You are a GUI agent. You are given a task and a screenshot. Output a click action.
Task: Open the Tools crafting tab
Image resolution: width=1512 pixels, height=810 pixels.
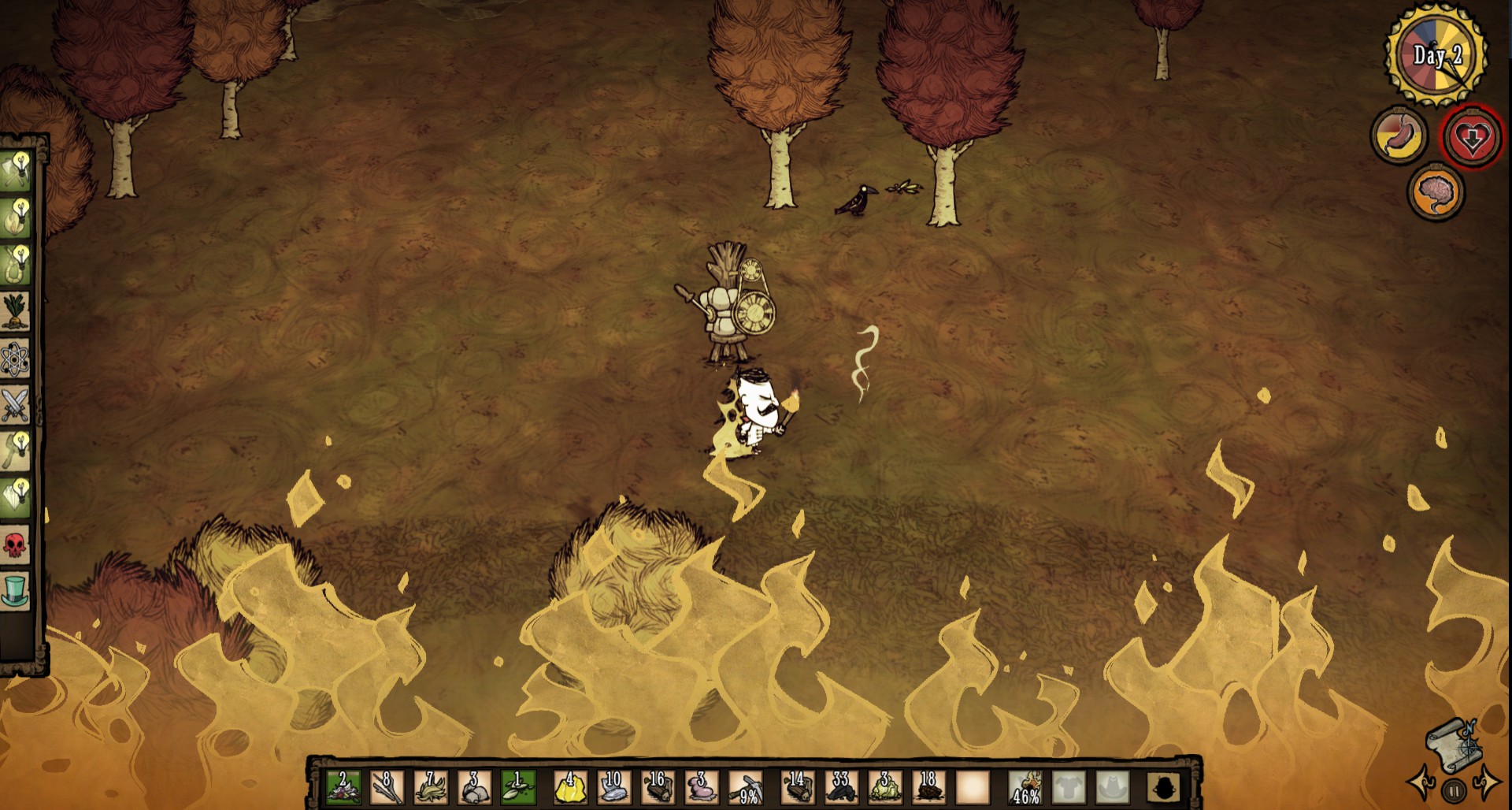15,170
